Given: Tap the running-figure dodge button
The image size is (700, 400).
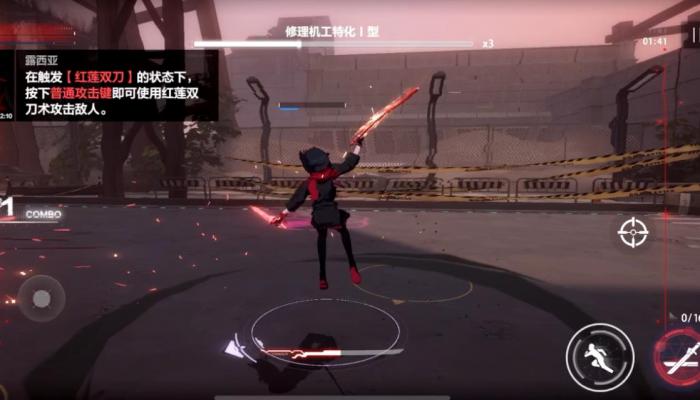Looking at the screenshot, I should tap(599, 357).
